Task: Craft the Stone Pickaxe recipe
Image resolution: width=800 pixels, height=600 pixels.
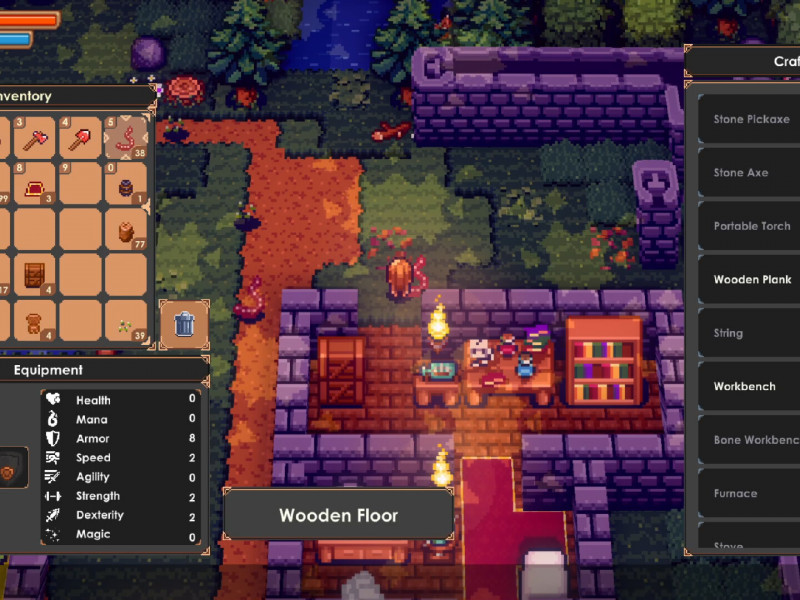Action: click(x=751, y=120)
